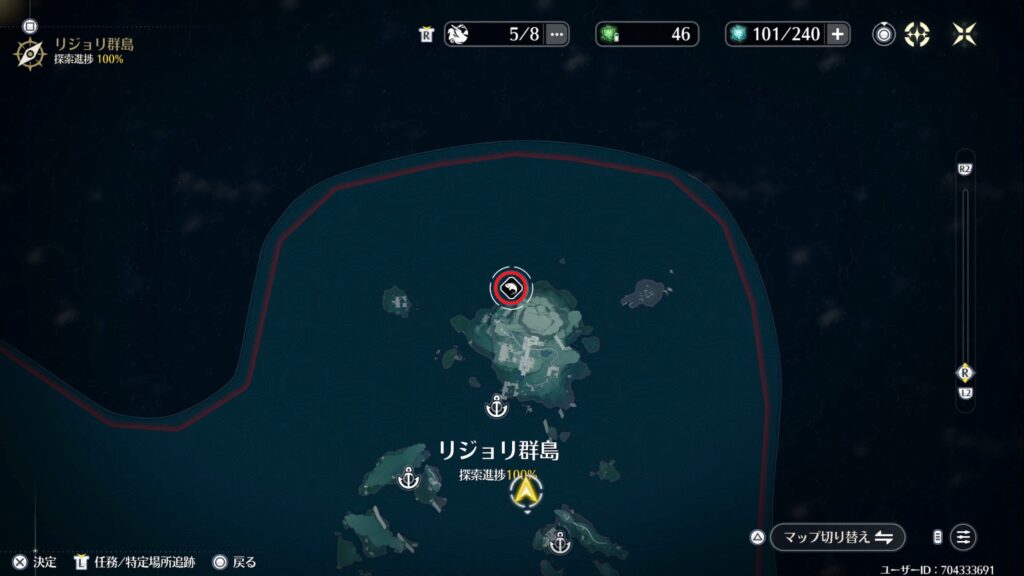This screenshot has width=1024, height=576.
Task: Click the anchor marker below the main island
Action: point(495,407)
